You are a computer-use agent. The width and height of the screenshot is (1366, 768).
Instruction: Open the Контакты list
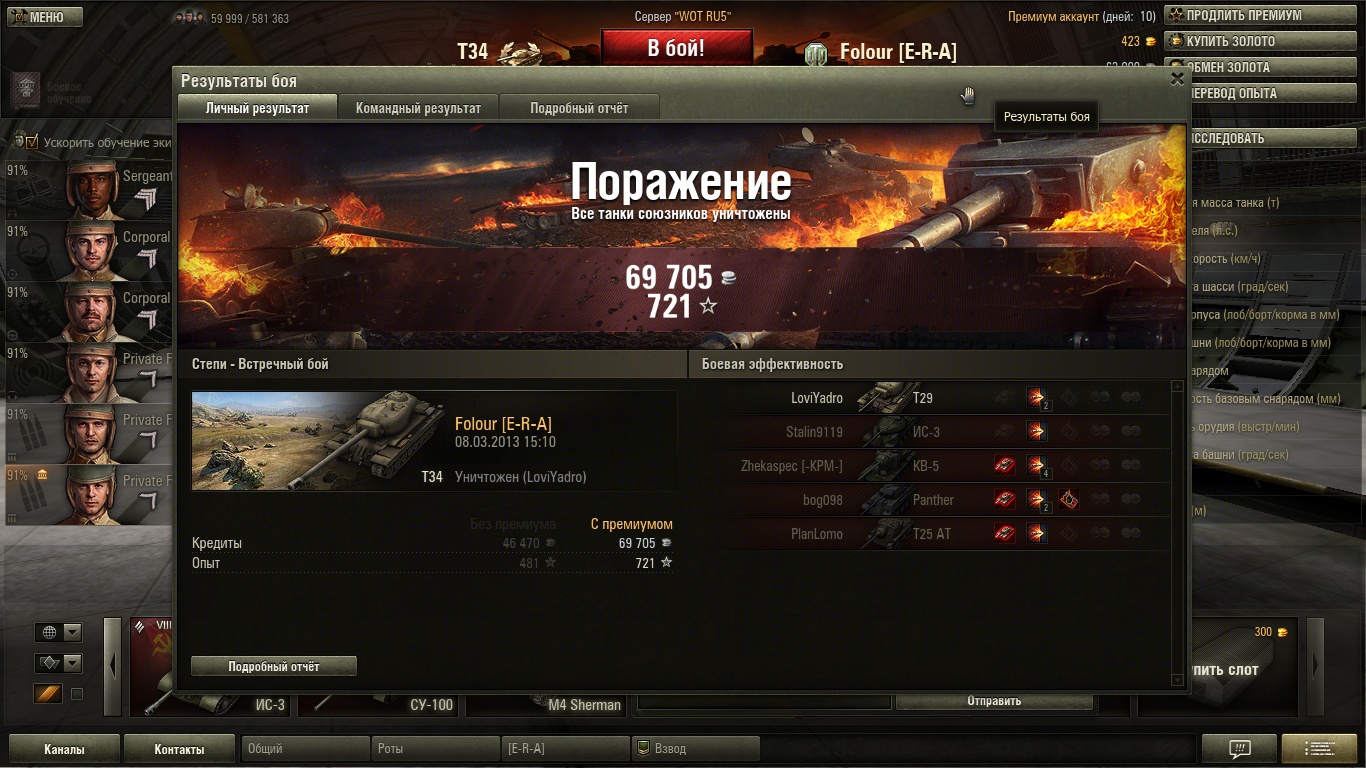179,749
